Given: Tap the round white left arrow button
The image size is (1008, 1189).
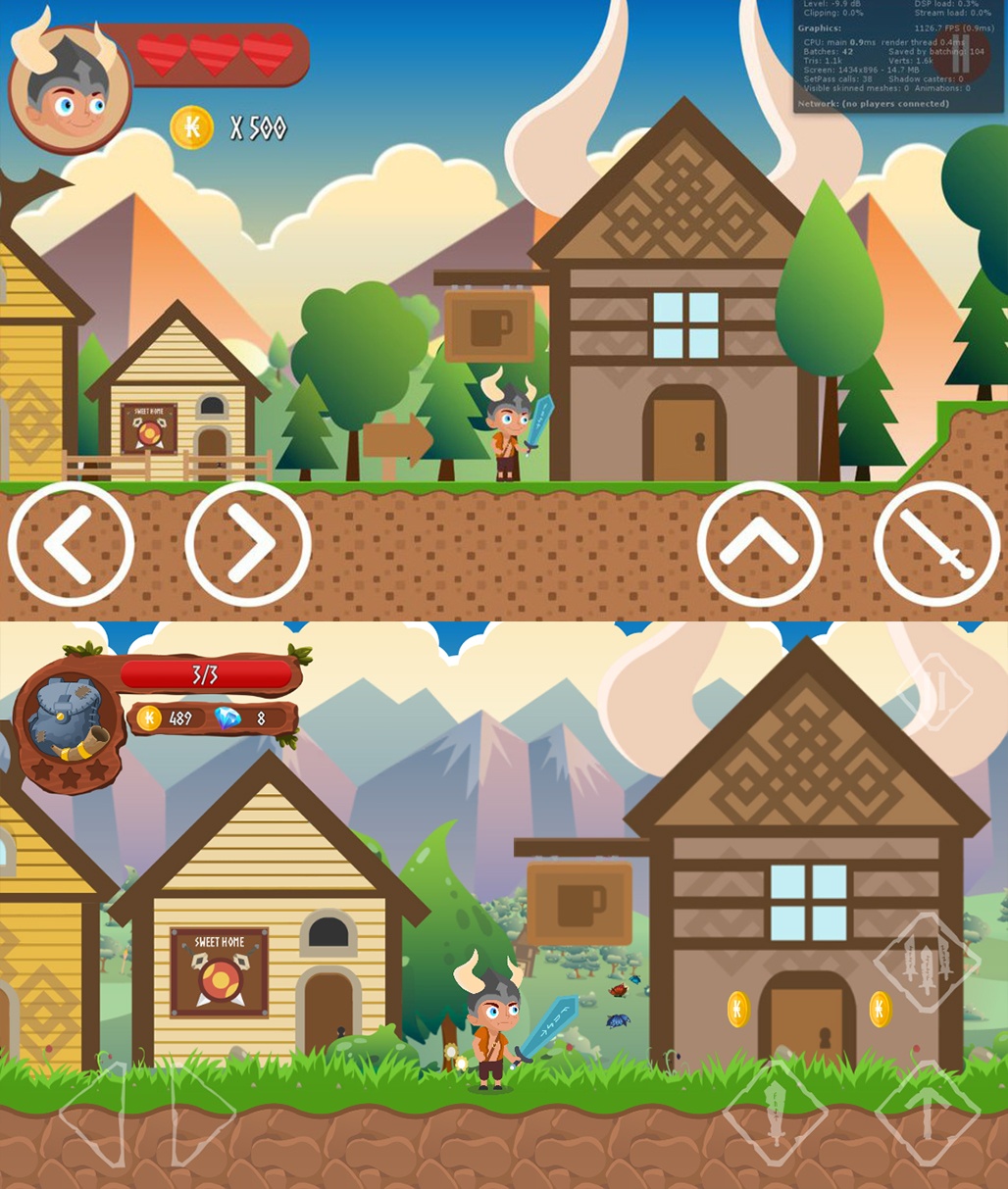Looking at the screenshot, I should pos(71,544).
